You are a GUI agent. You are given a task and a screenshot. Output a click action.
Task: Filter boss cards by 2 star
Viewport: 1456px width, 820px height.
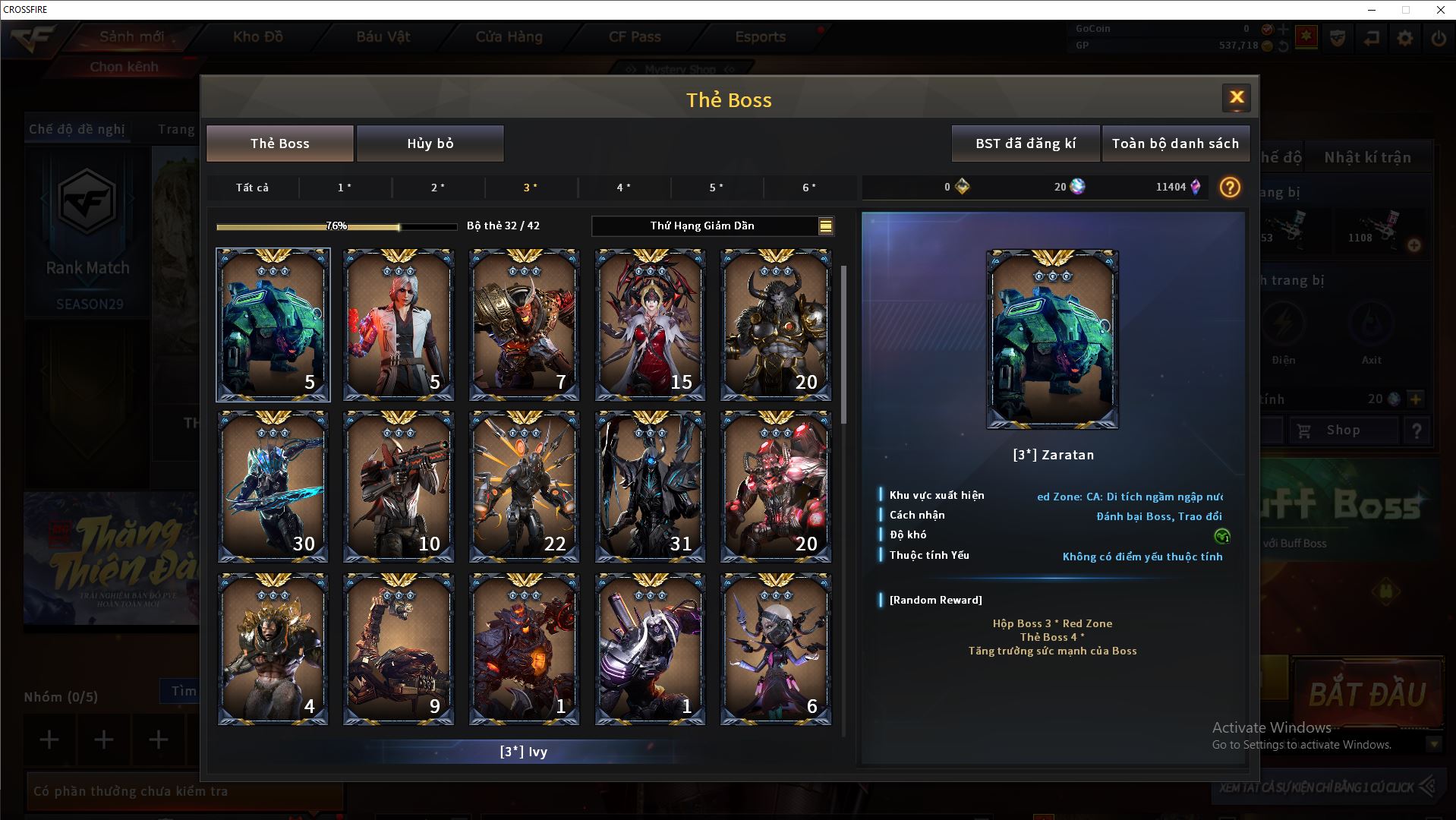(x=438, y=188)
